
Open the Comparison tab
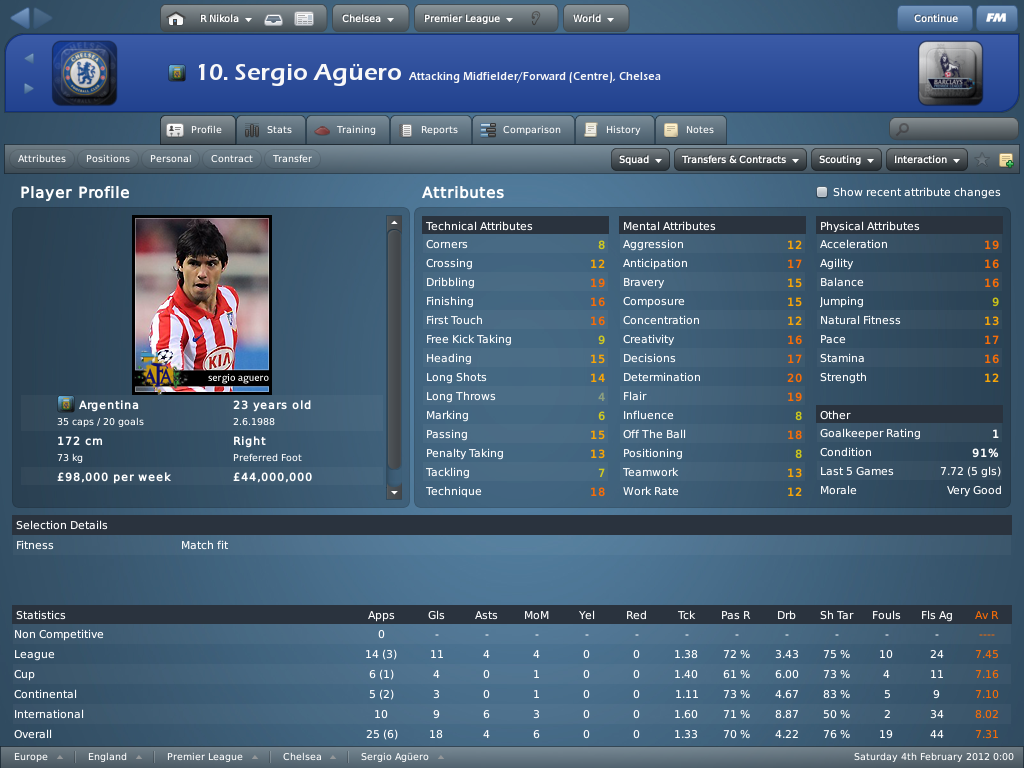[520, 130]
